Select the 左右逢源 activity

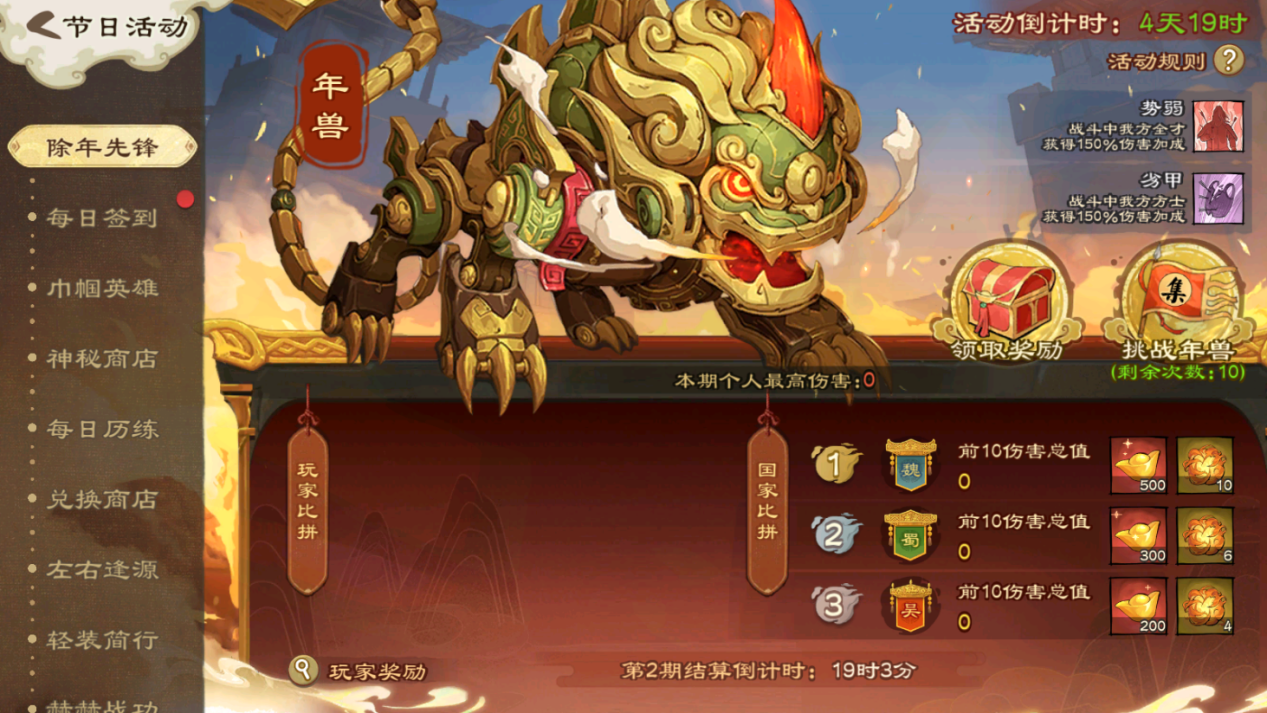click(x=102, y=569)
